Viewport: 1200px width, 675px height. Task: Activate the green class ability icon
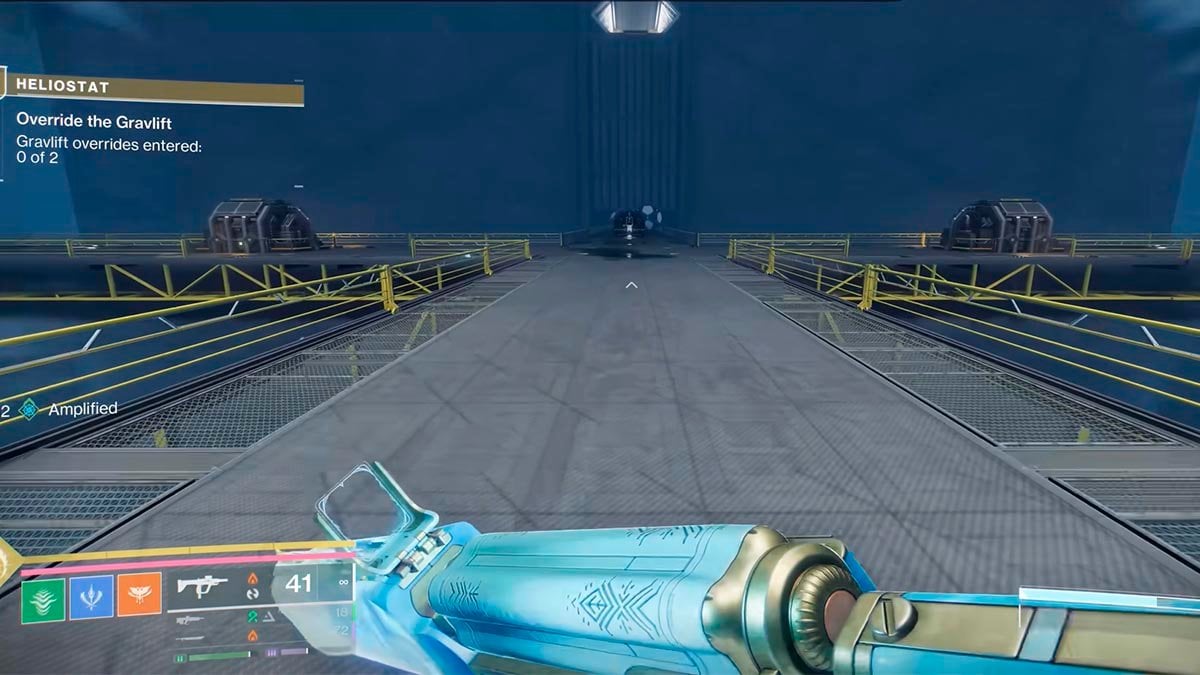point(43,600)
